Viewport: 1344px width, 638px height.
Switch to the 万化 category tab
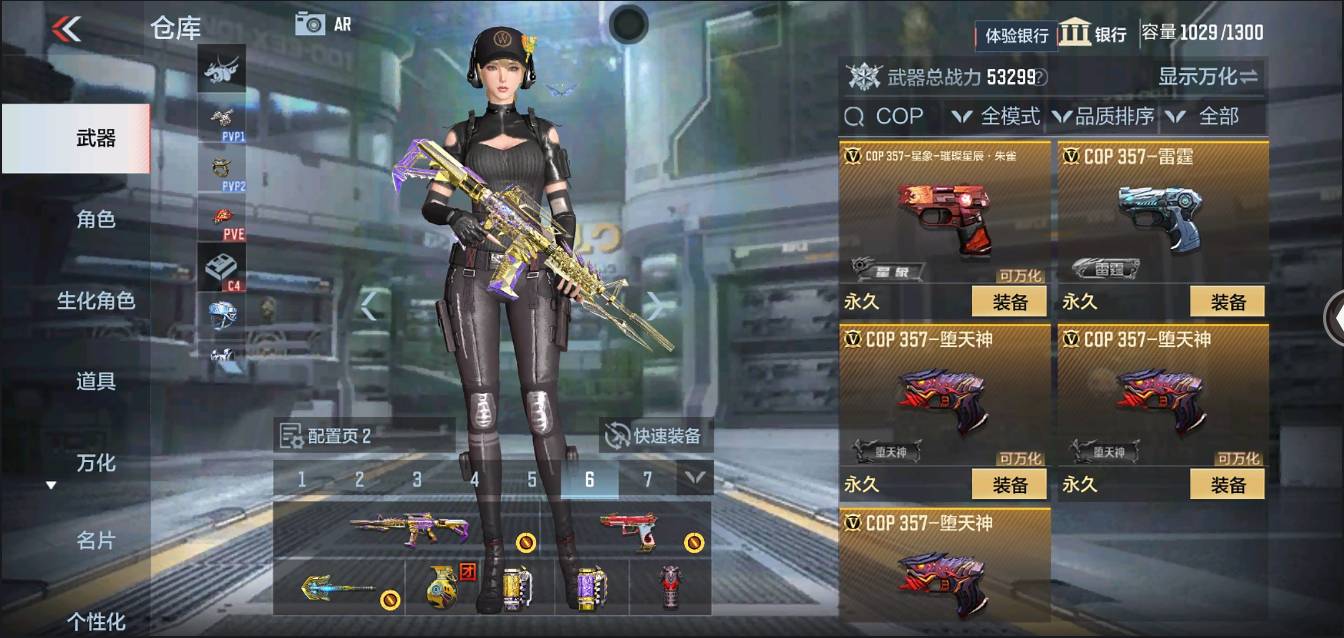(x=95, y=463)
